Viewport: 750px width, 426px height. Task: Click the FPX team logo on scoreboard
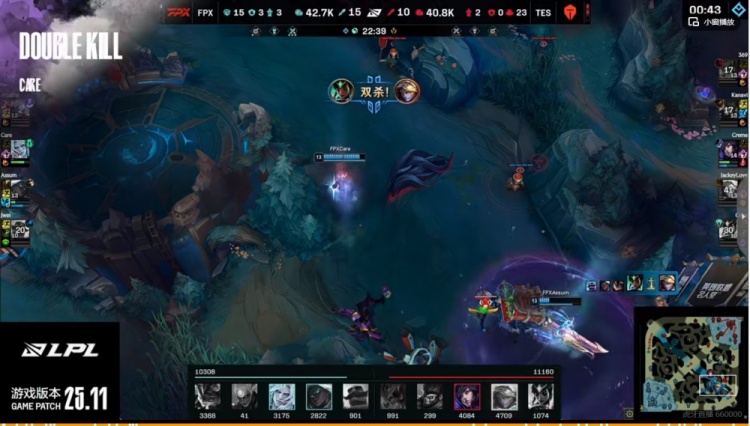(179, 13)
